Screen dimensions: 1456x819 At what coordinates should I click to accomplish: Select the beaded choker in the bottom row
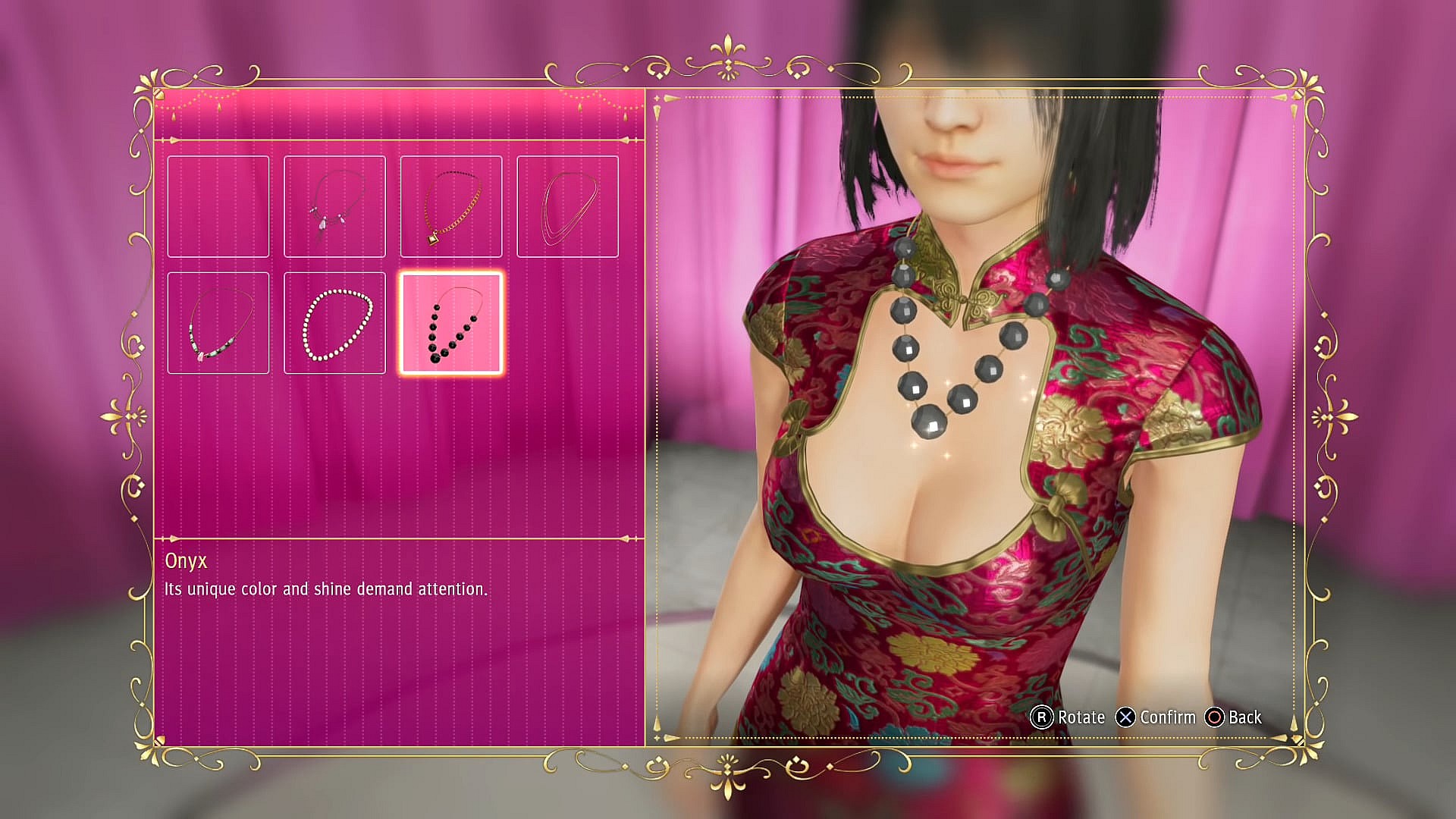click(218, 323)
